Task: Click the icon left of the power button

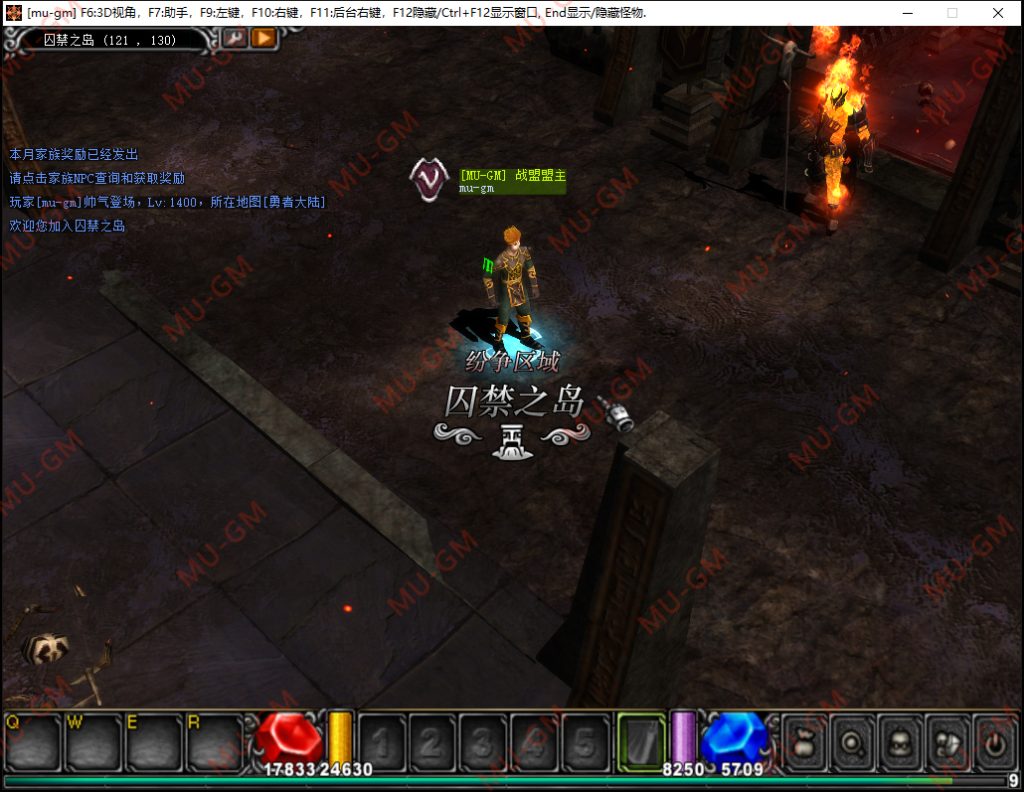Action: coord(947,742)
